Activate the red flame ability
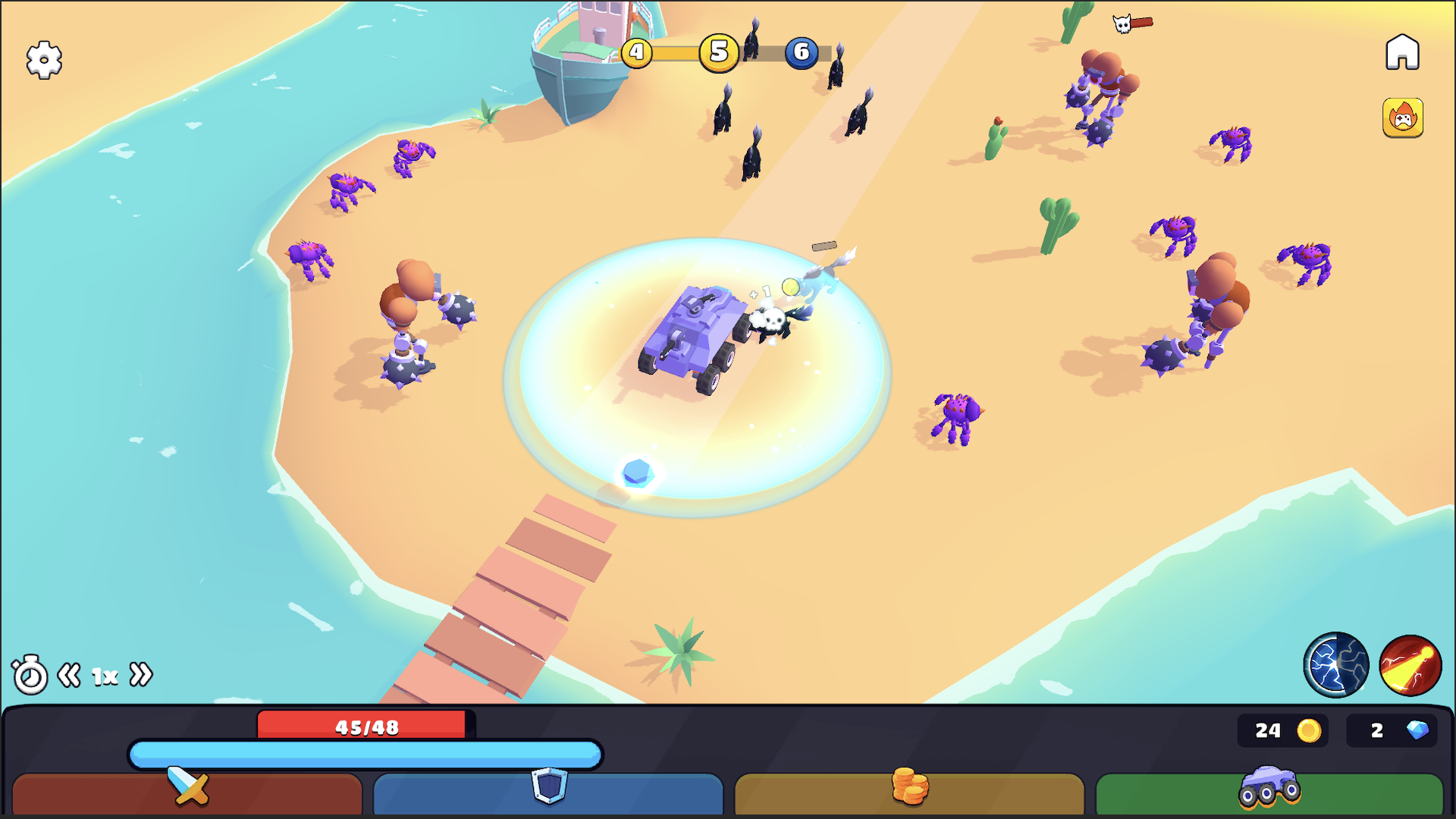 pos(1410,665)
